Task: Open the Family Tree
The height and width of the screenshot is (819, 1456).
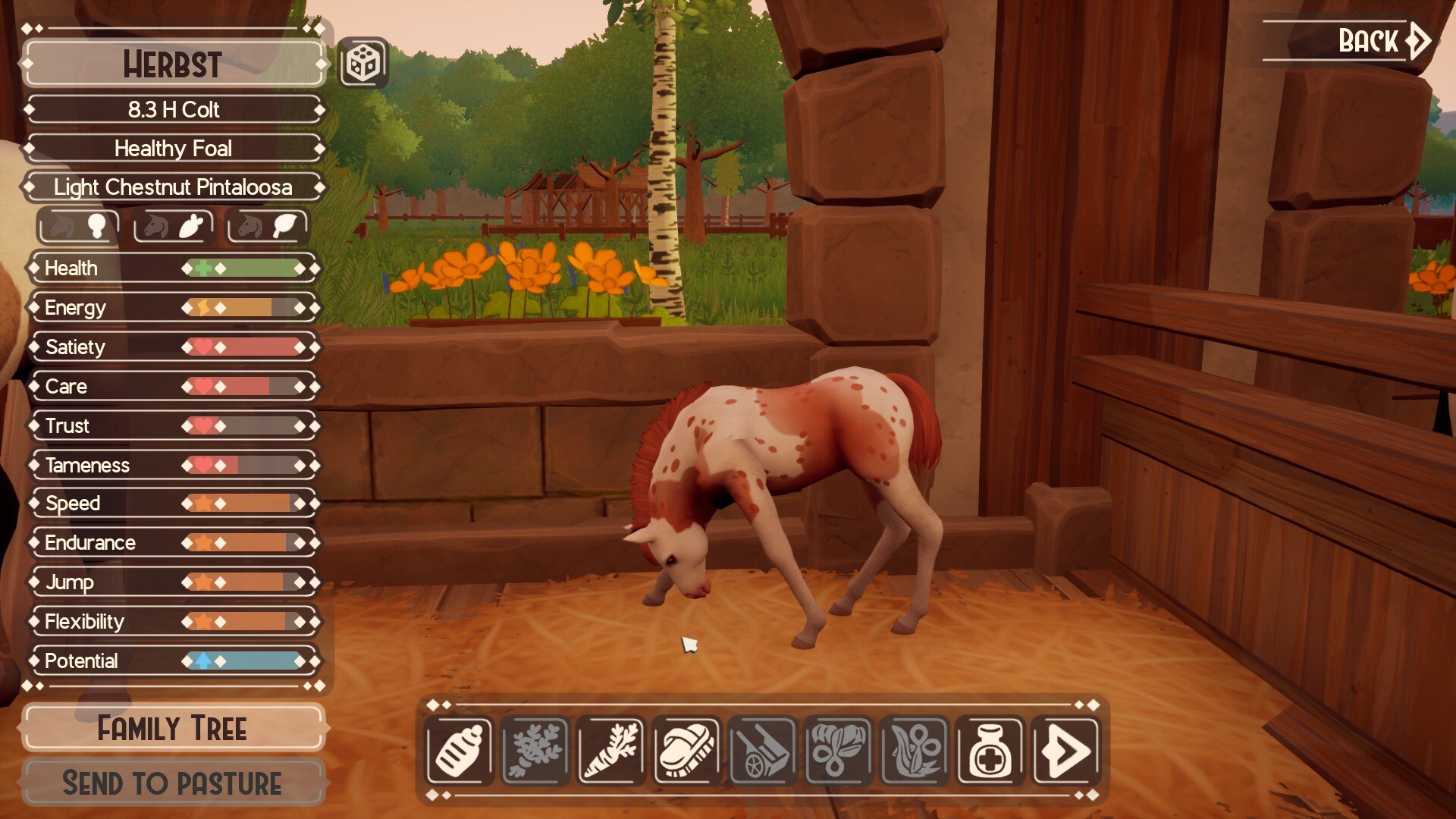Action: click(173, 729)
